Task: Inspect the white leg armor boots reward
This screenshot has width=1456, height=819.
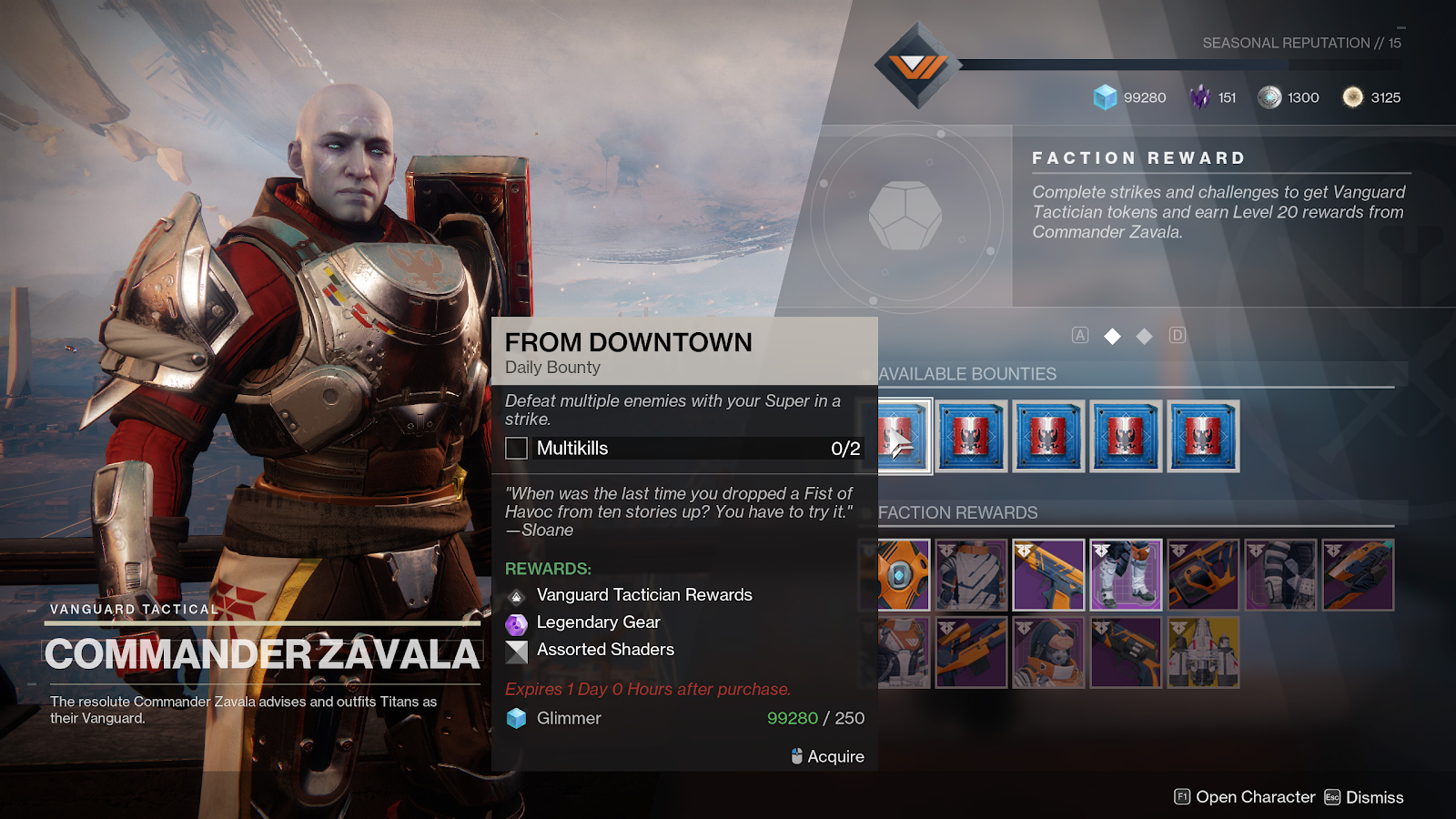Action: [x=1126, y=575]
